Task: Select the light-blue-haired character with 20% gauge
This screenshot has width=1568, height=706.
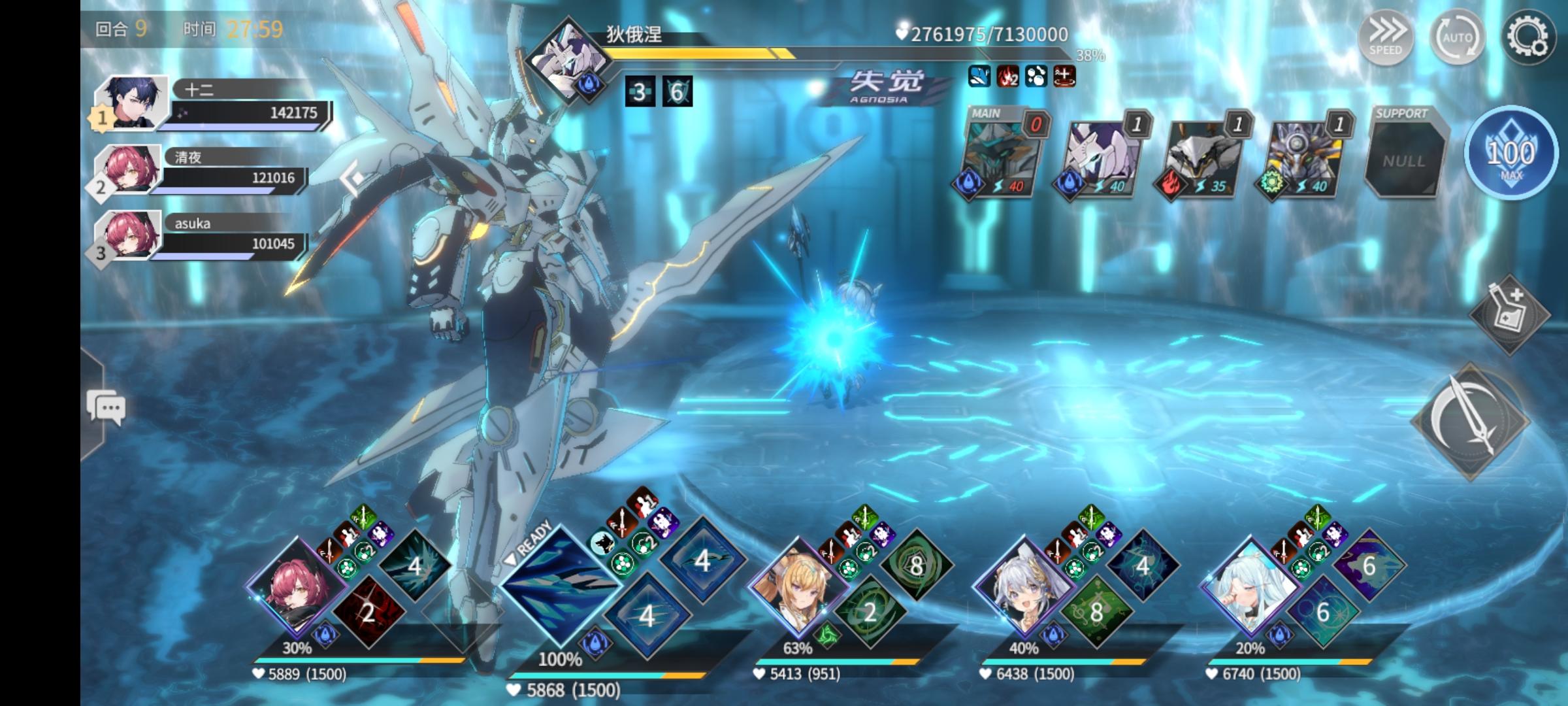Action: click(1248, 588)
